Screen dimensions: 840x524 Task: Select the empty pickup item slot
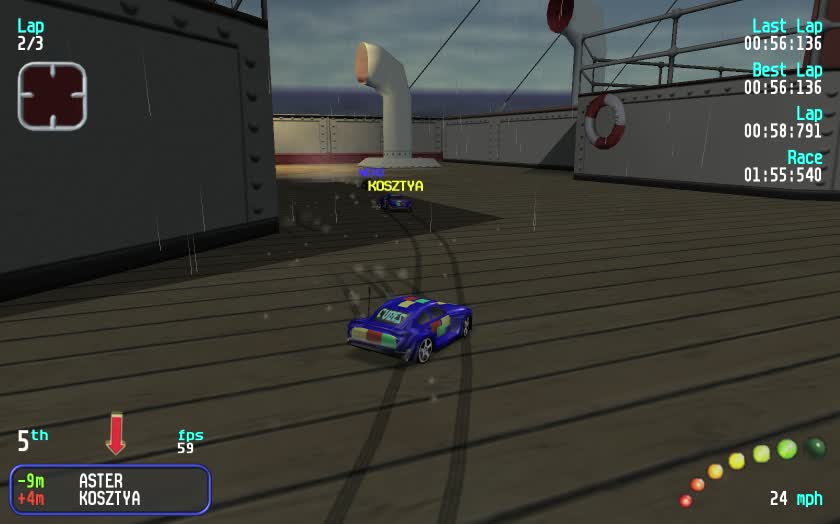click(x=52, y=96)
